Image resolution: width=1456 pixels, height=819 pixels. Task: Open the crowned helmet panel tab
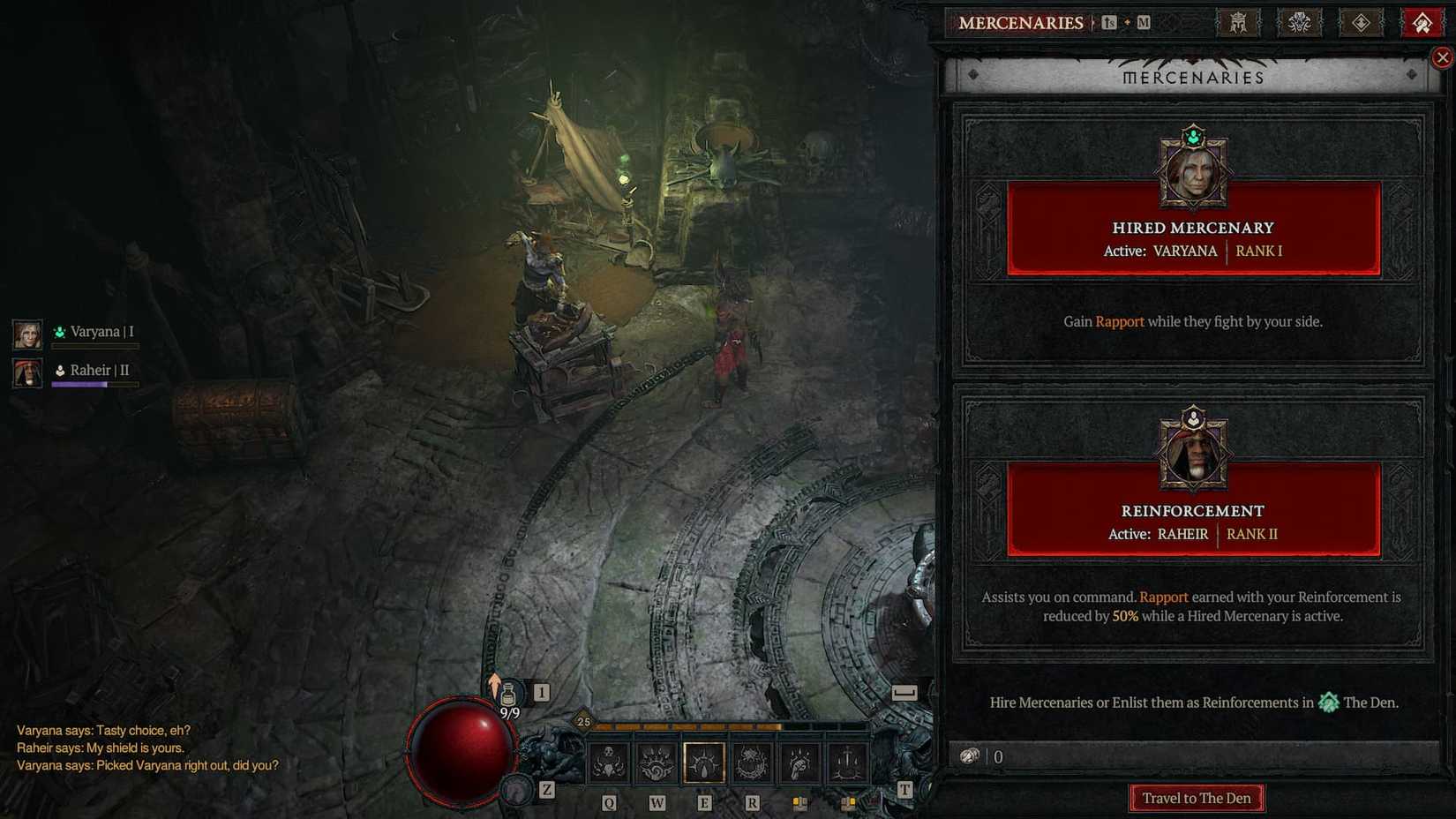click(1239, 22)
